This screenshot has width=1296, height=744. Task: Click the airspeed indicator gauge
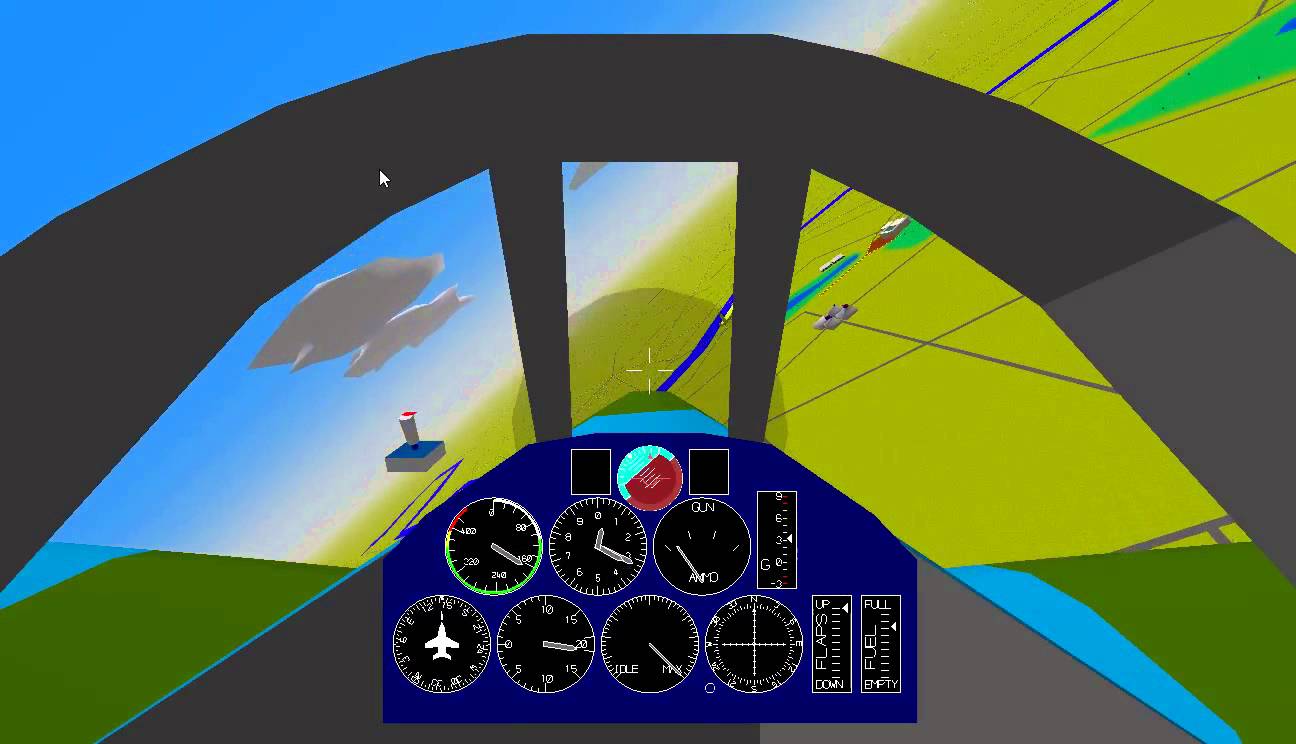(495, 545)
